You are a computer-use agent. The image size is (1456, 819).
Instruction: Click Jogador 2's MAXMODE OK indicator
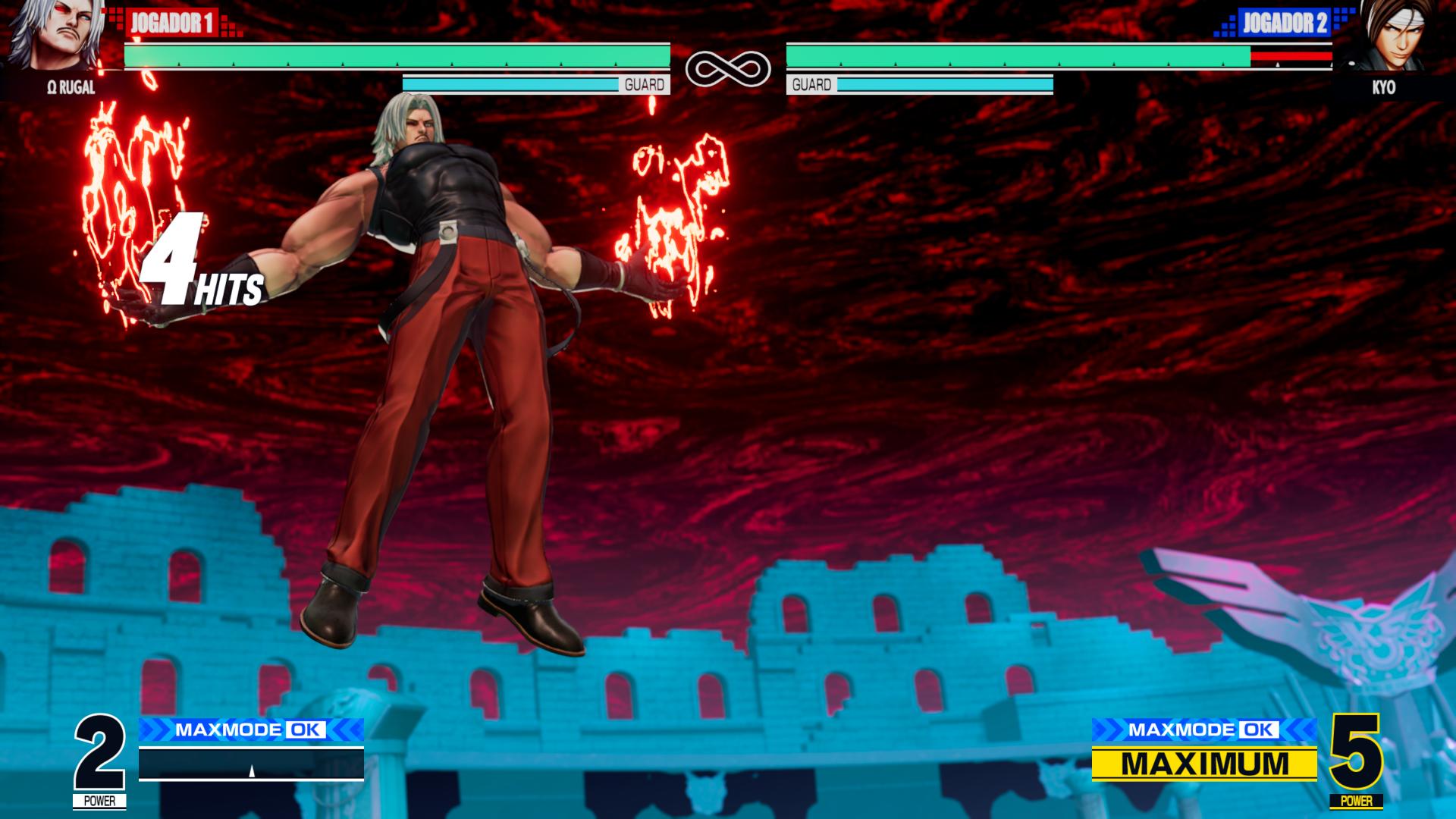pos(1203,730)
